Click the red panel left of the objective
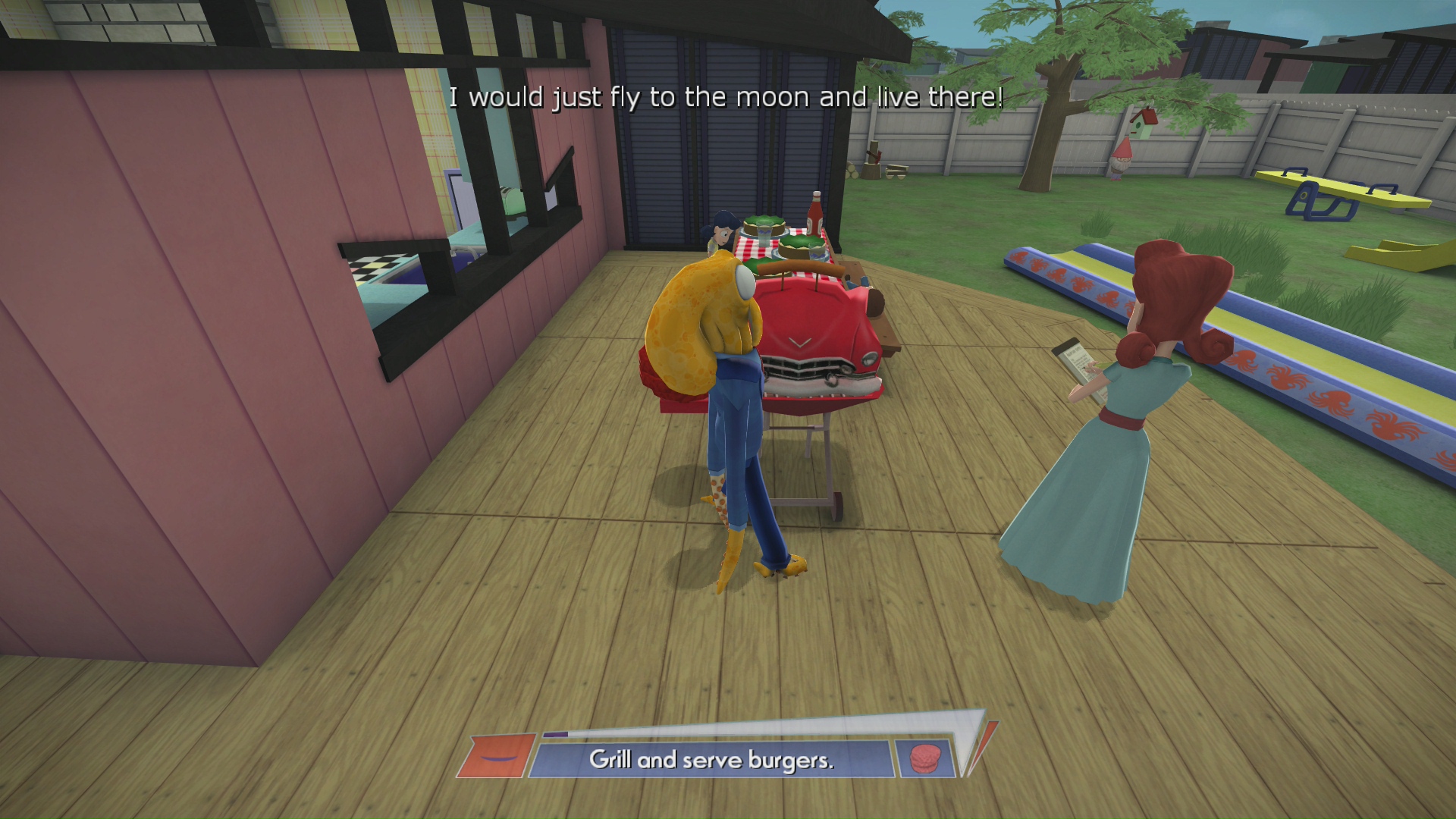 497,756
